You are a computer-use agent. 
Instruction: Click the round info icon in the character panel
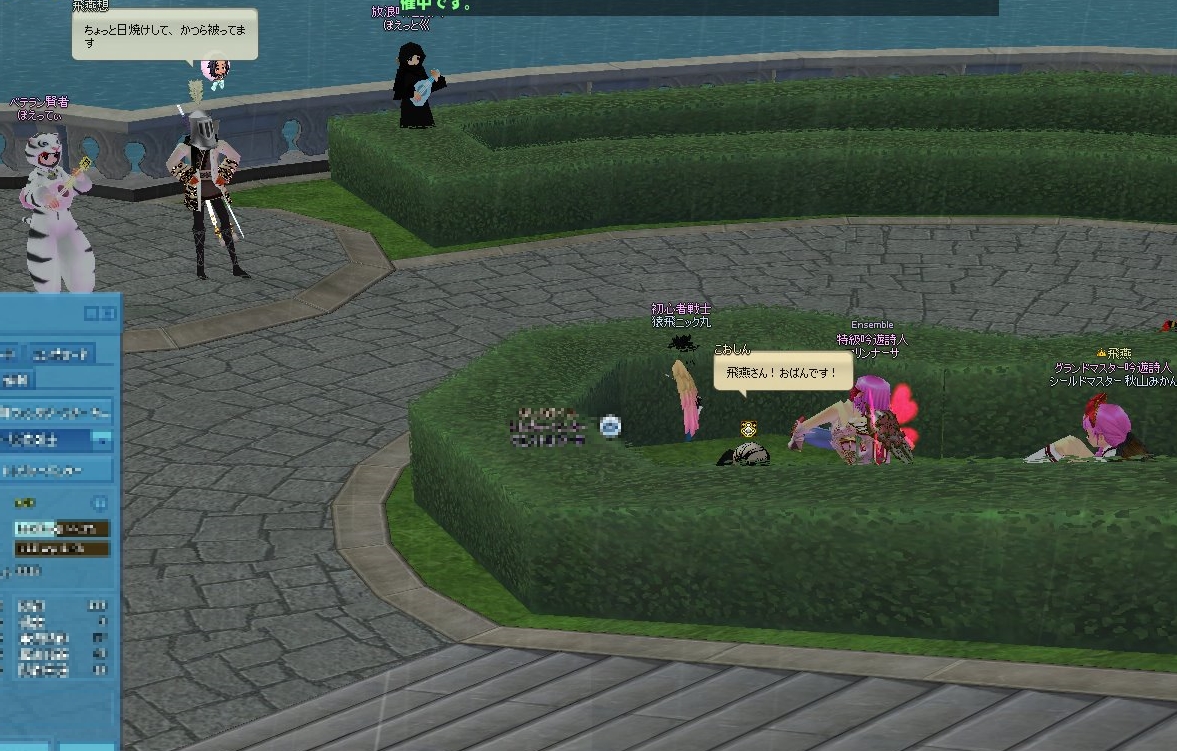pos(100,503)
